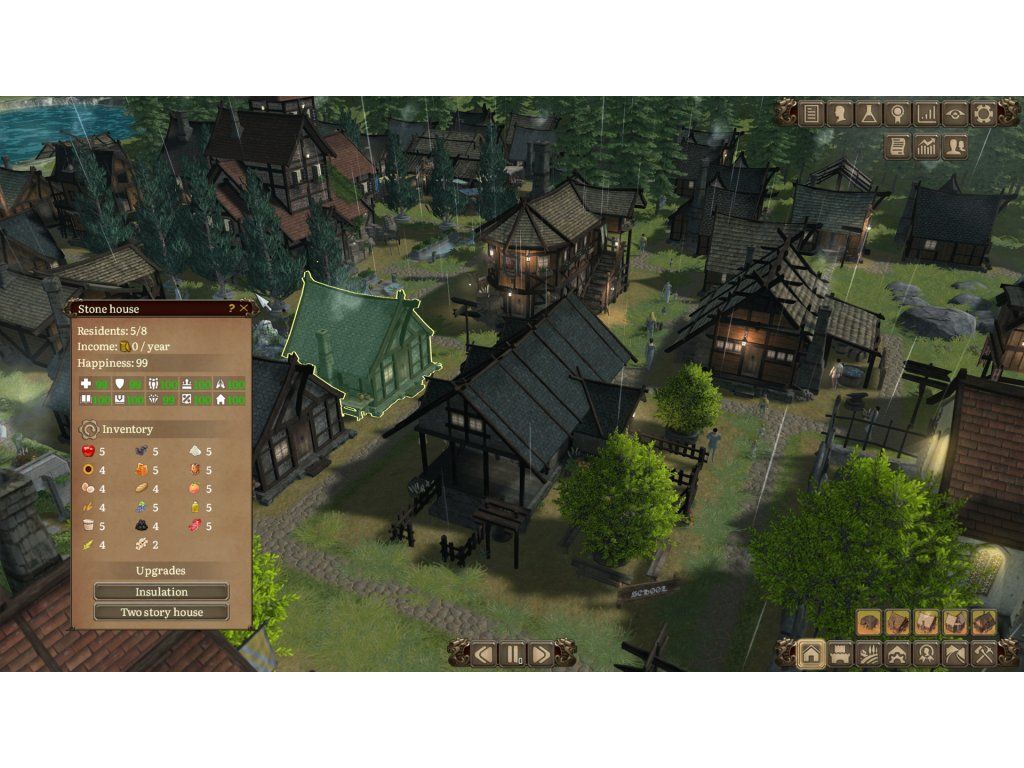Pause the game speed
This screenshot has height=768, width=1024.
click(x=512, y=654)
